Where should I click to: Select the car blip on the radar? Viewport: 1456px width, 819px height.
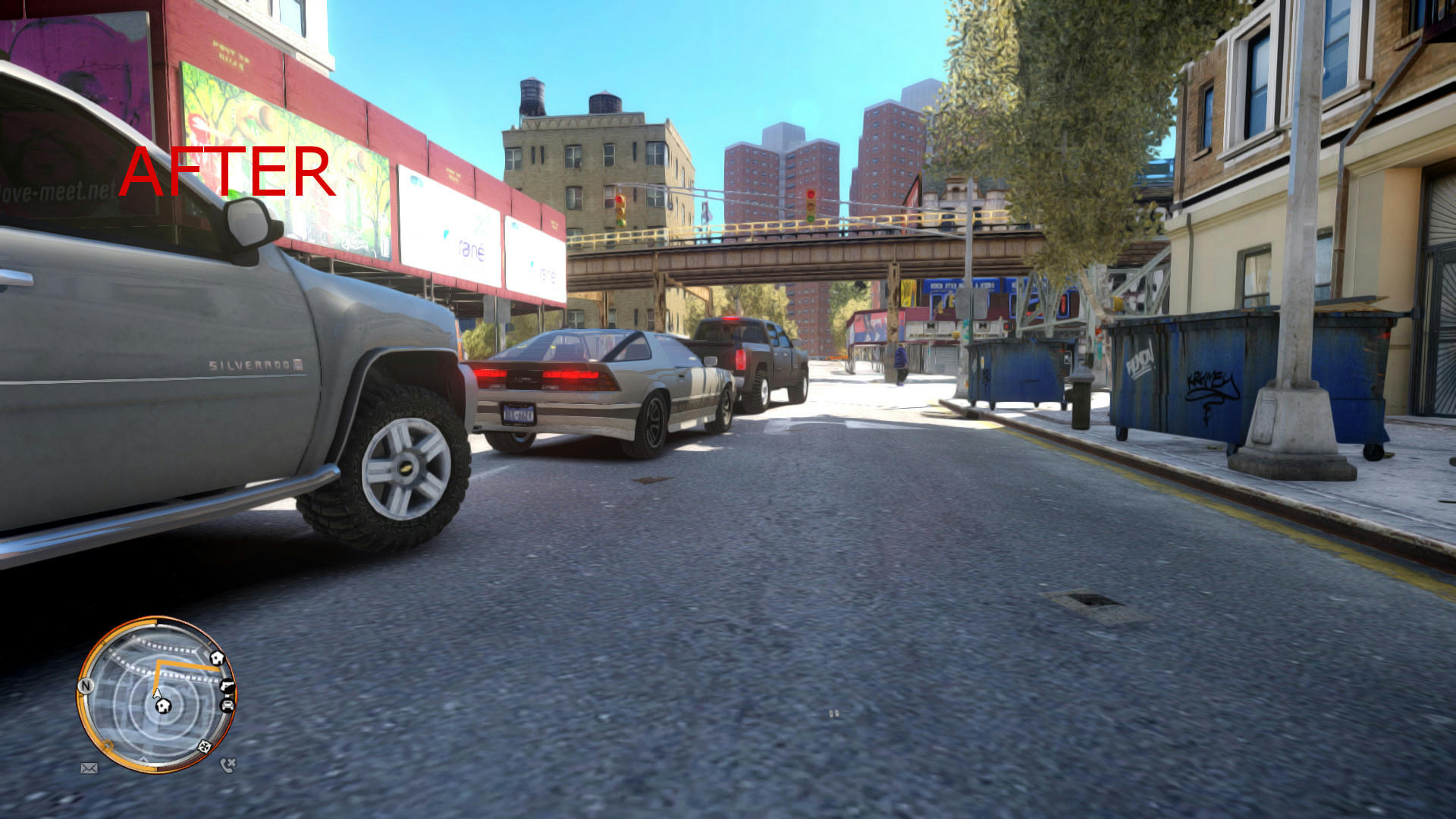point(227,705)
